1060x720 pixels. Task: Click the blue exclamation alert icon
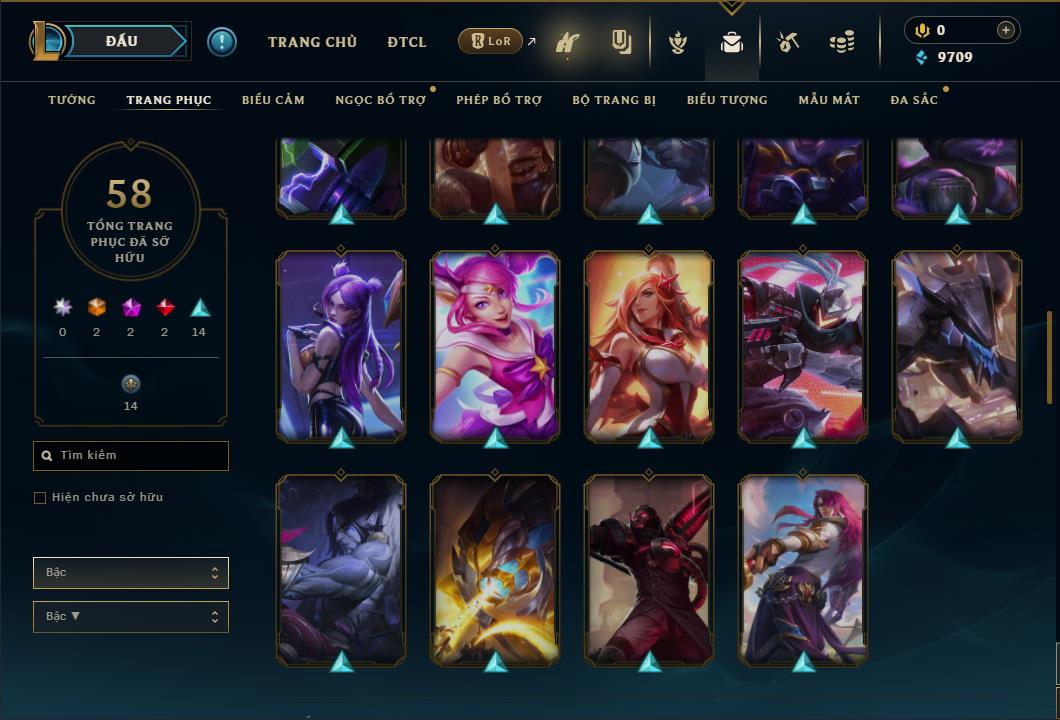coord(222,41)
